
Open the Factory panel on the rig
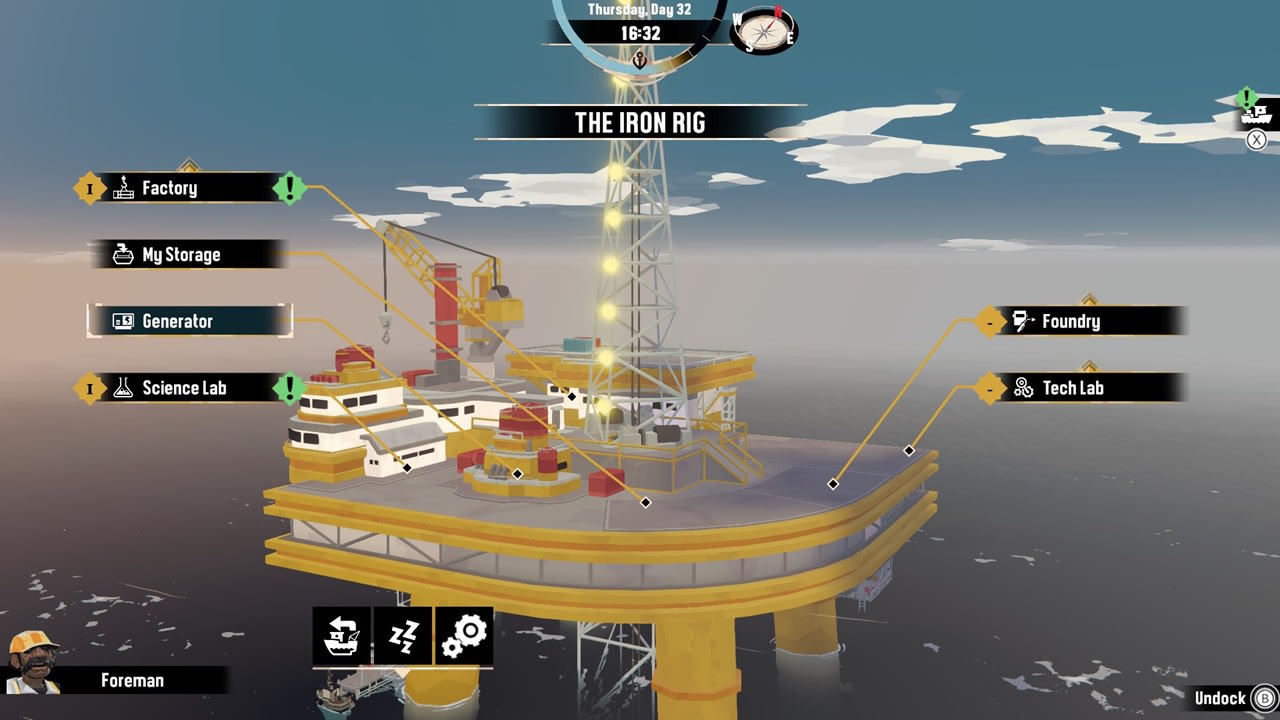[170, 188]
